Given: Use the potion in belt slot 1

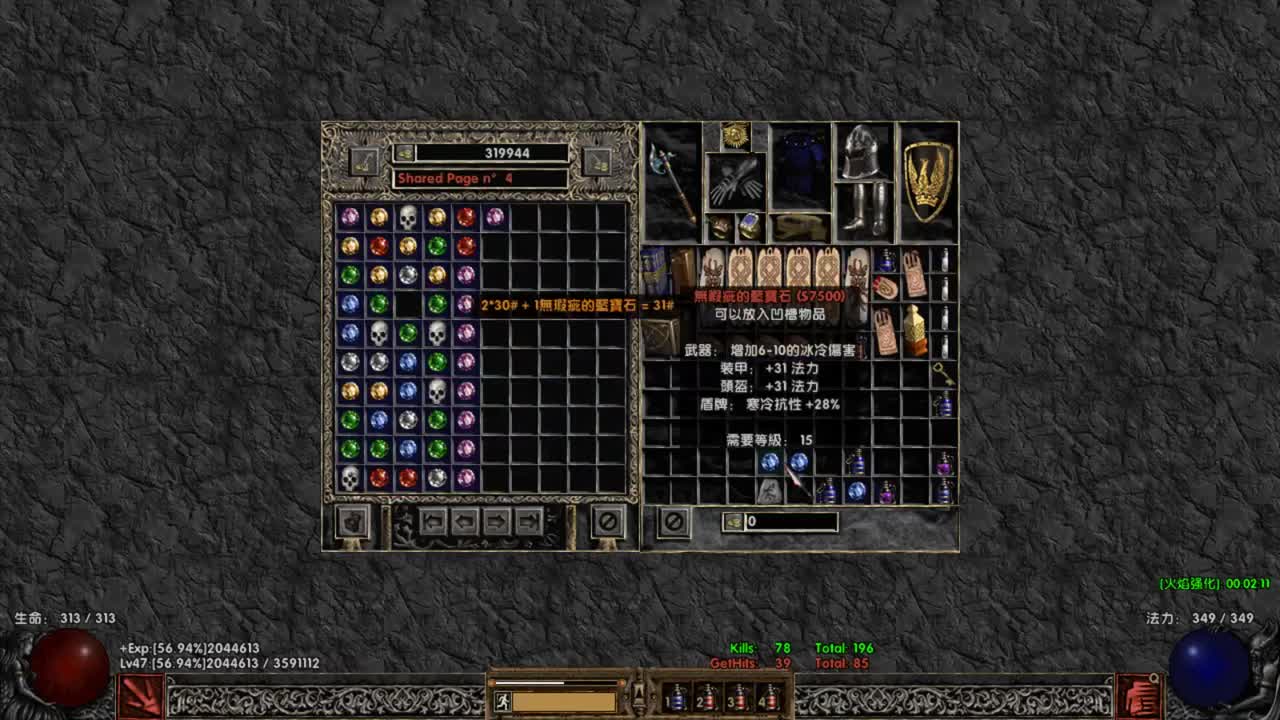Looking at the screenshot, I should (x=677, y=697).
